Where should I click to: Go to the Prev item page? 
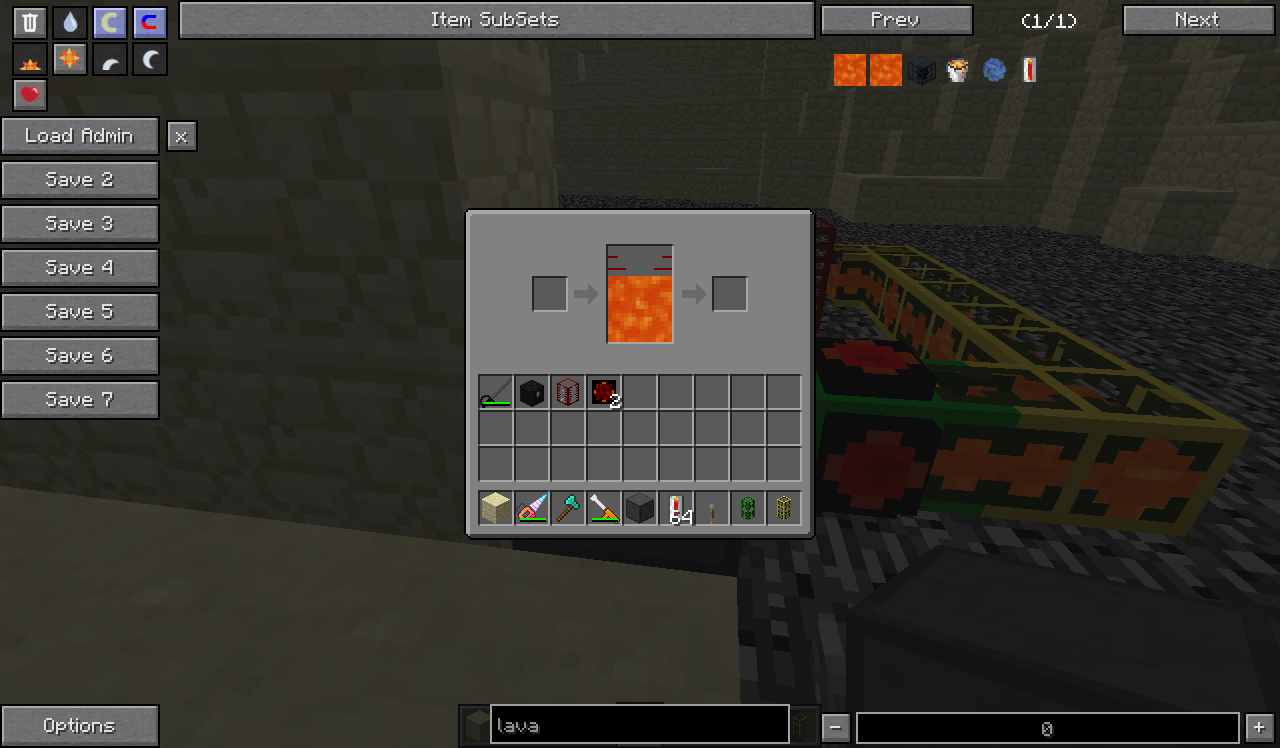[x=896, y=20]
